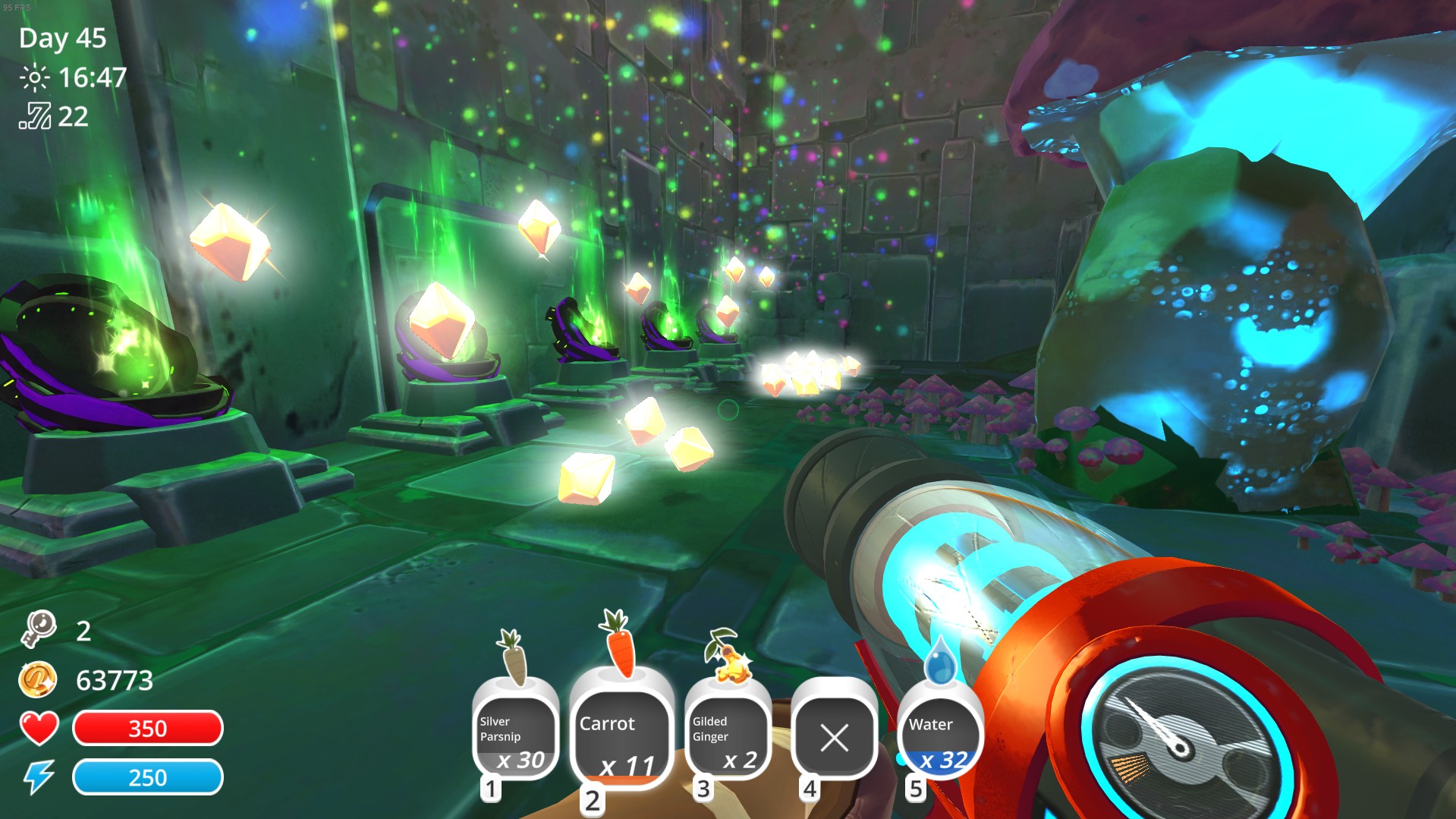1456x819 pixels.
Task: Switch to the Water tank slot
Action: pos(939,734)
